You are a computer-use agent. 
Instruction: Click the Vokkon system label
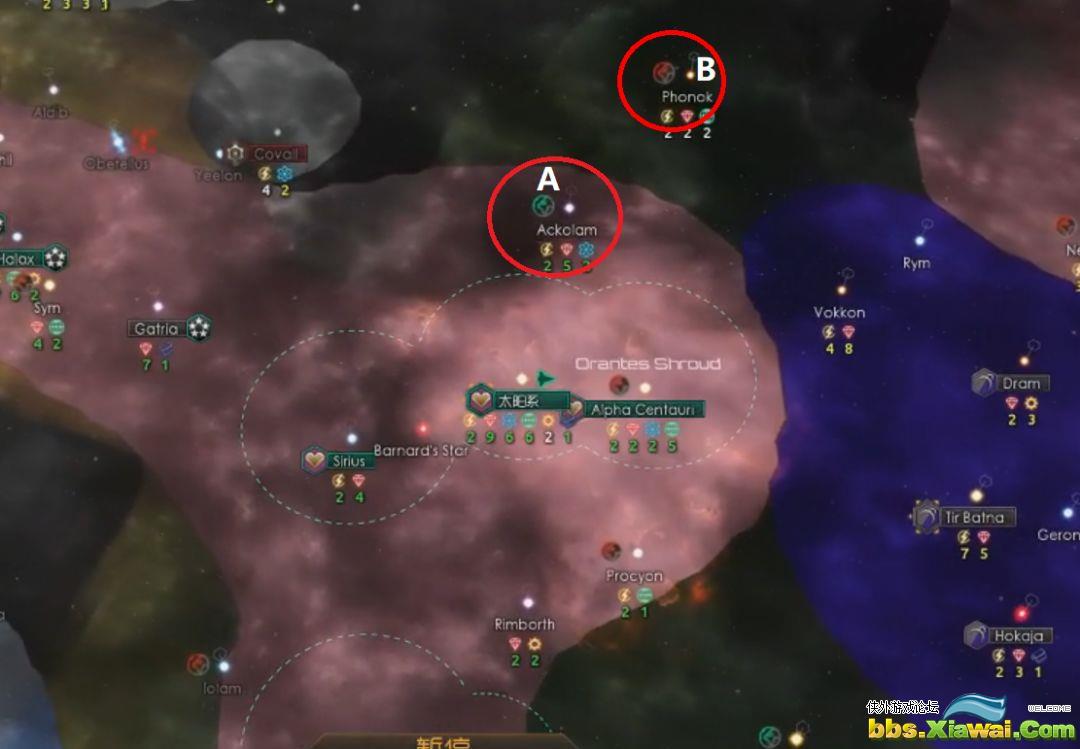click(x=839, y=312)
